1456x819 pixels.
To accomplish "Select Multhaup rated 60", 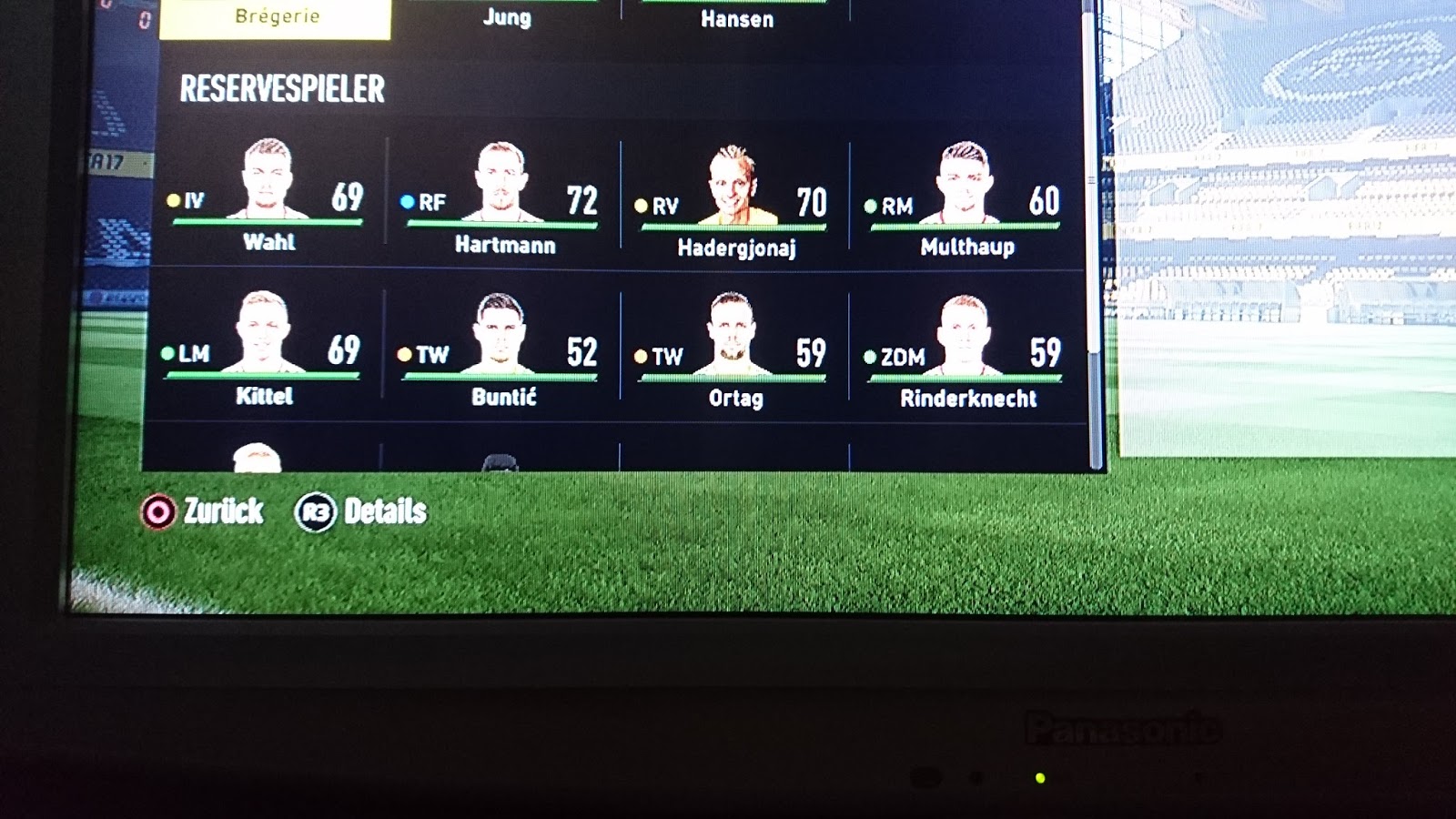I will click(x=965, y=204).
